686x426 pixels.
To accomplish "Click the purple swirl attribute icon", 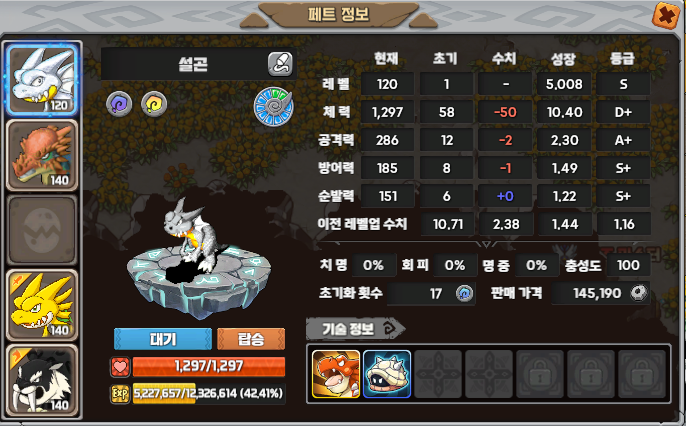I will [119, 101].
